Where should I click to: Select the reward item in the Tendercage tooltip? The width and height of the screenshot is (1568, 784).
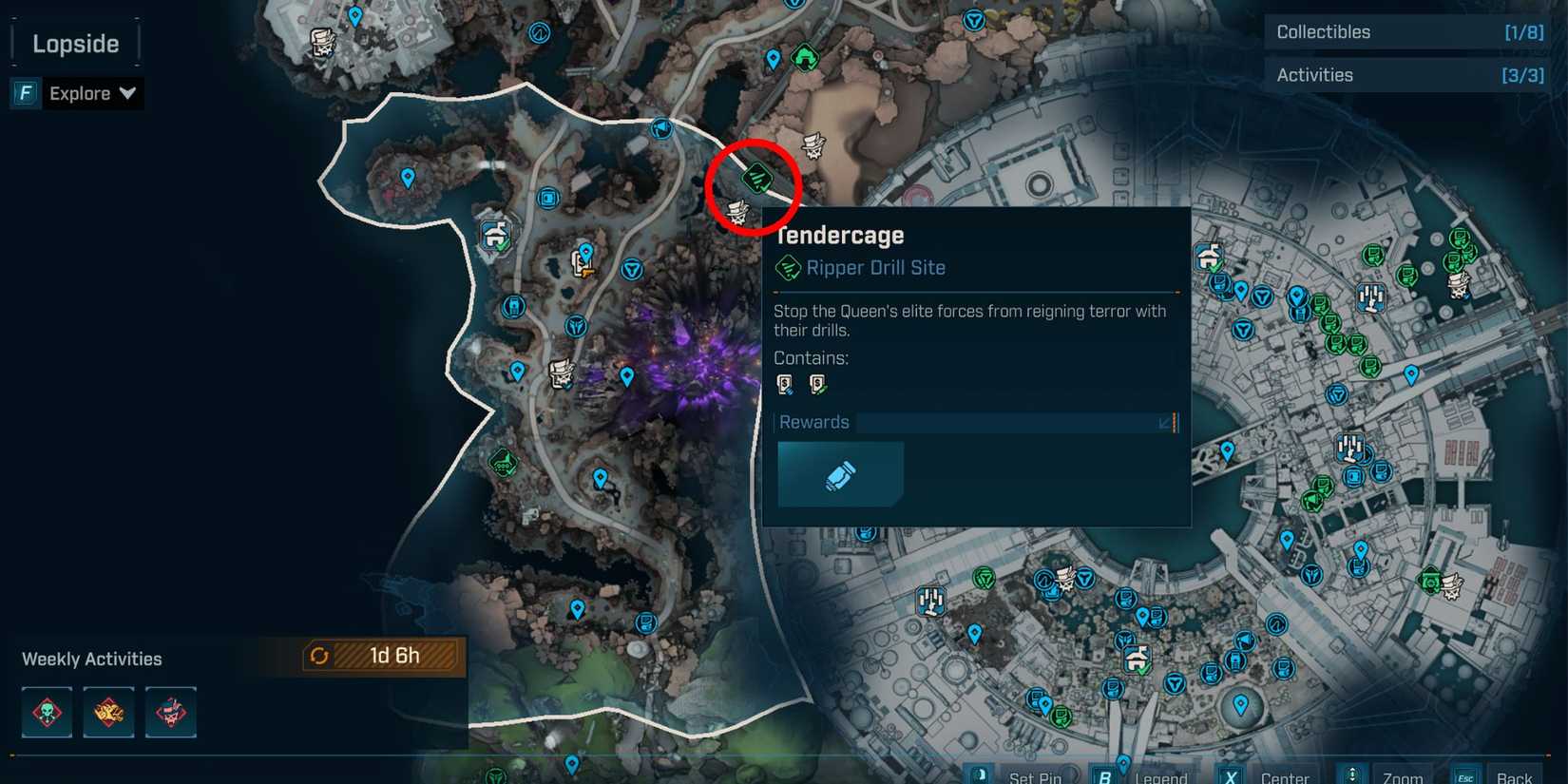839,473
